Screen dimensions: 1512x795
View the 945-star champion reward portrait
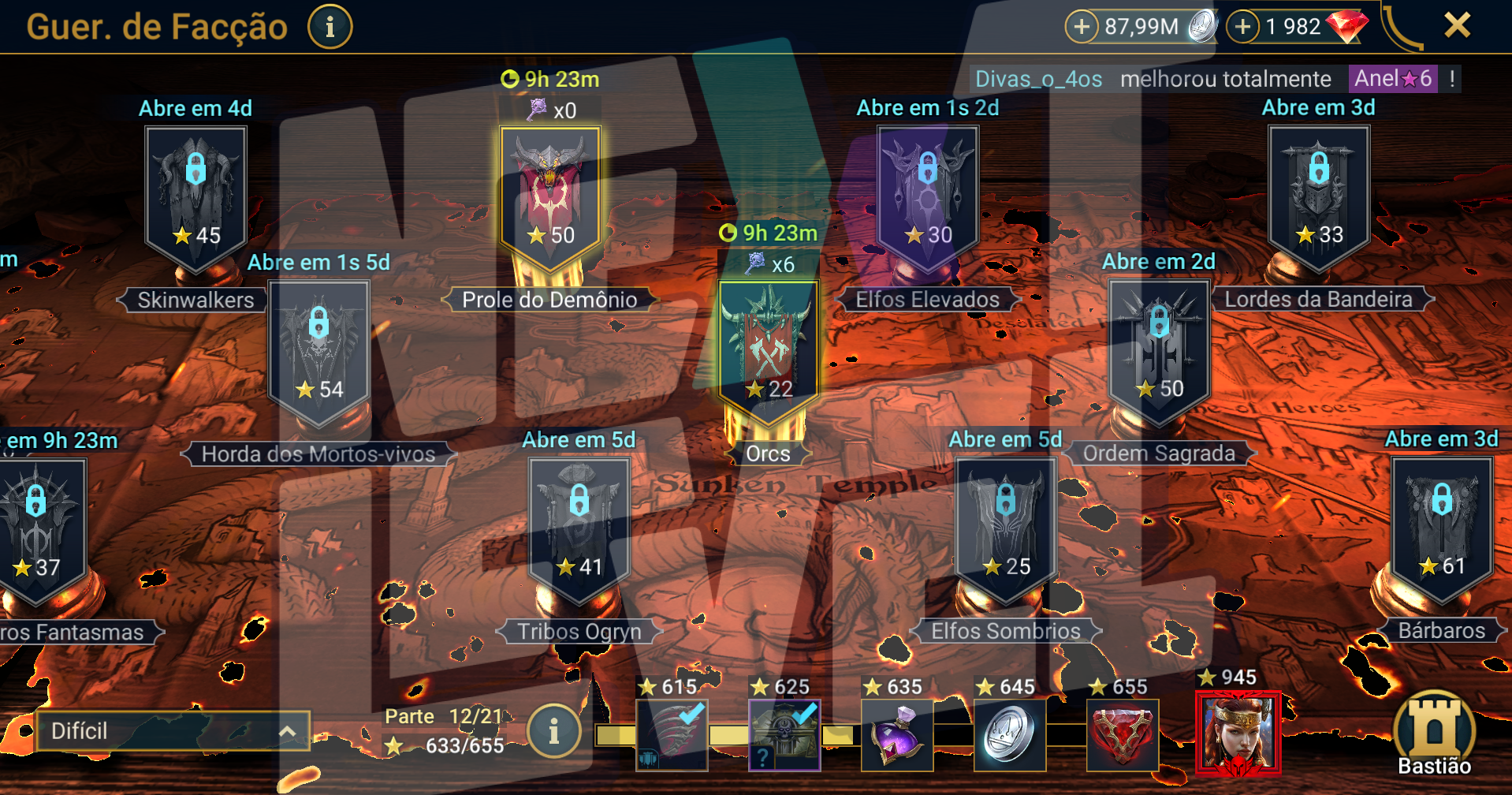[1238, 733]
